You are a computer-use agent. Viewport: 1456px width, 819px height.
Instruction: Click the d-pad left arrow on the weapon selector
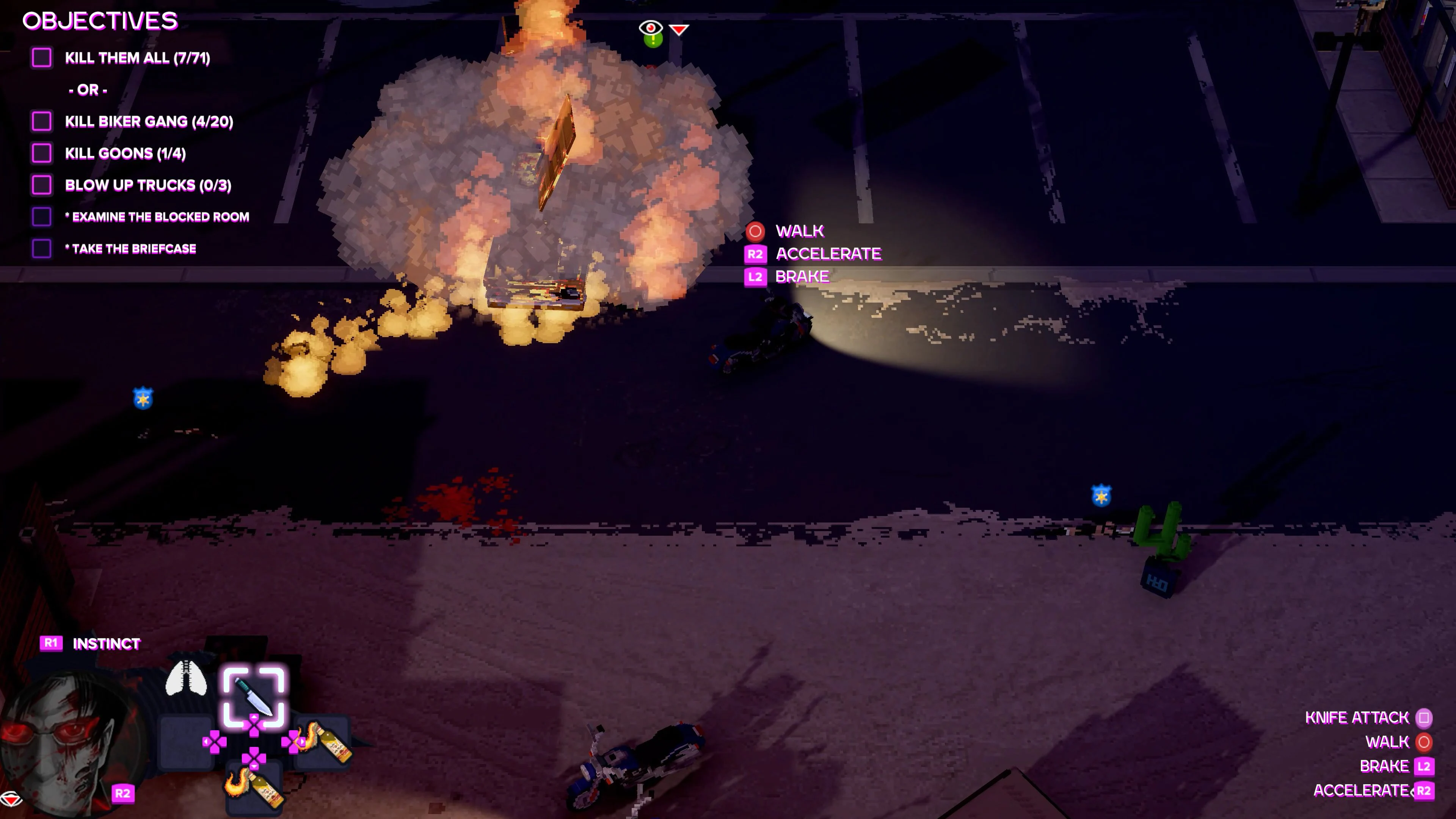coord(207,743)
